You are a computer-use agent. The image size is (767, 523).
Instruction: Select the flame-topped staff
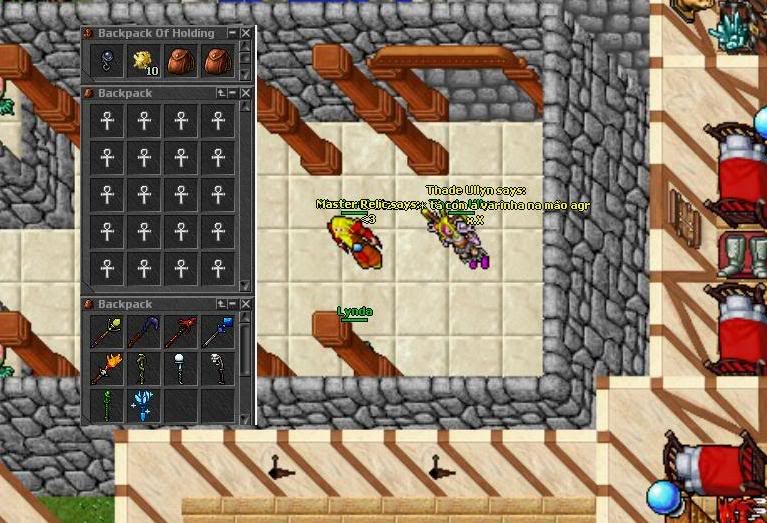click(107, 368)
